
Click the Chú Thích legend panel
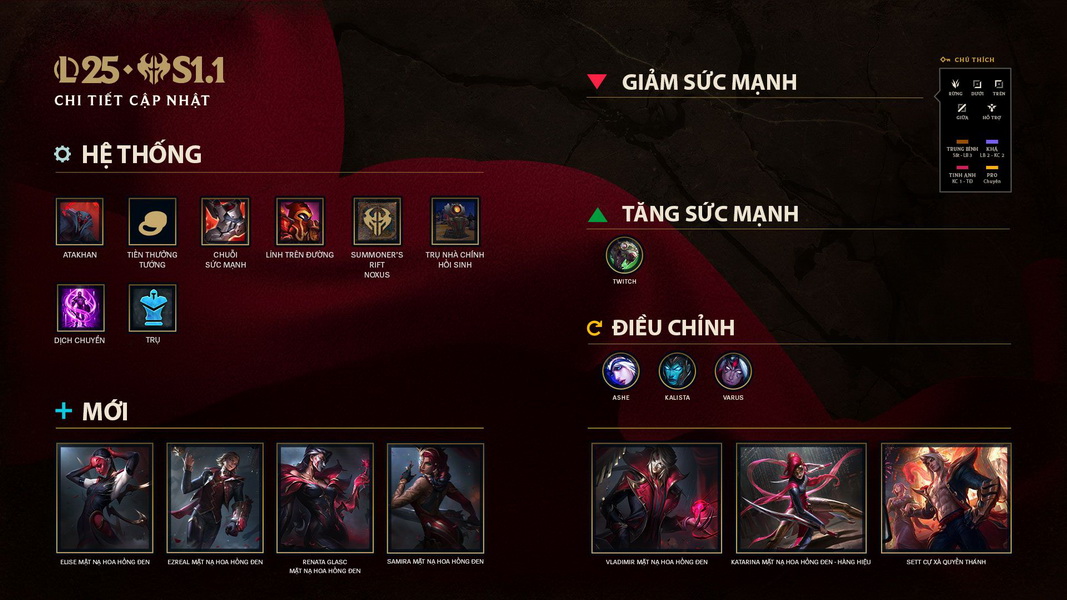pos(976,130)
